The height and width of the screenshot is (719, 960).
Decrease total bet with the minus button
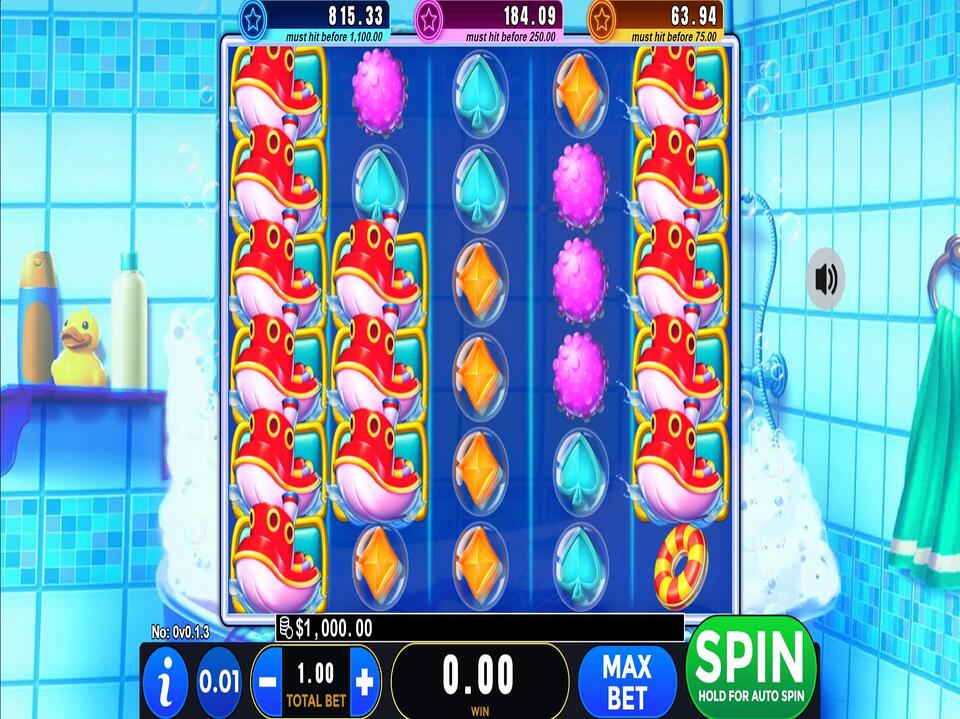(x=268, y=682)
